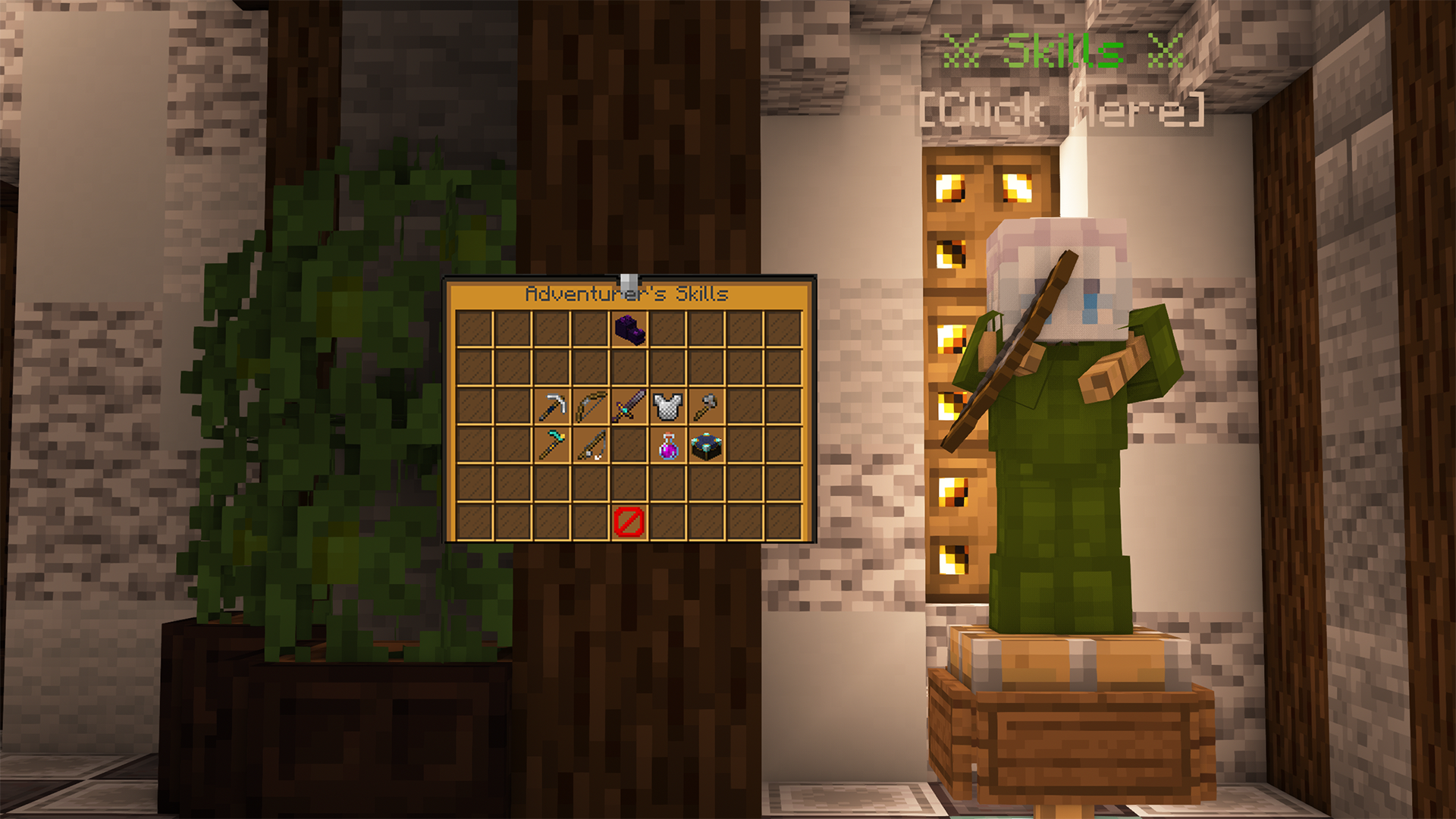Select the axe skill icon
Image resolution: width=1456 pixels, height=819 pixels.
(x=706, y=406)
